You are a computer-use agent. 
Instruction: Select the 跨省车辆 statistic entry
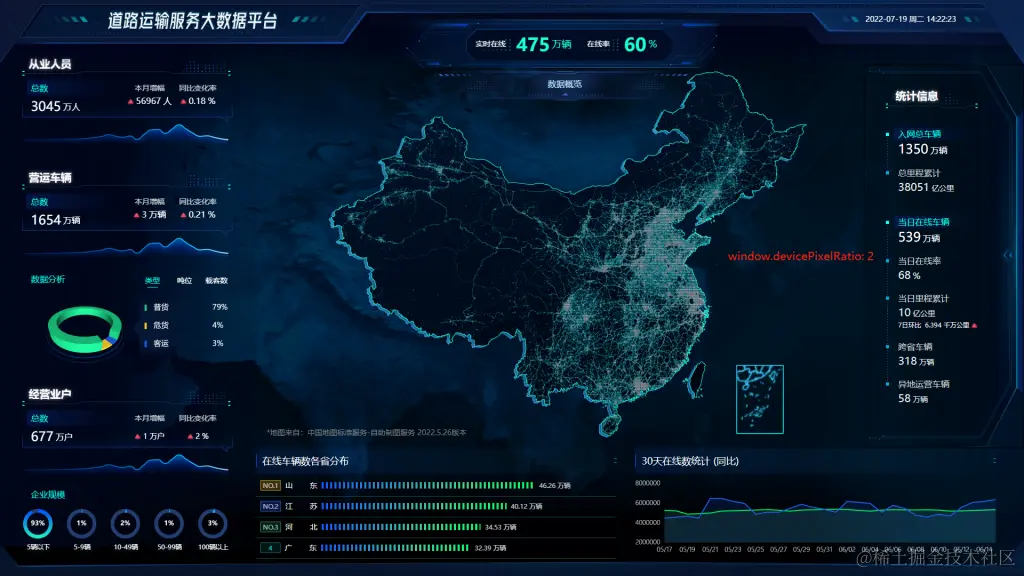(914, 347)
